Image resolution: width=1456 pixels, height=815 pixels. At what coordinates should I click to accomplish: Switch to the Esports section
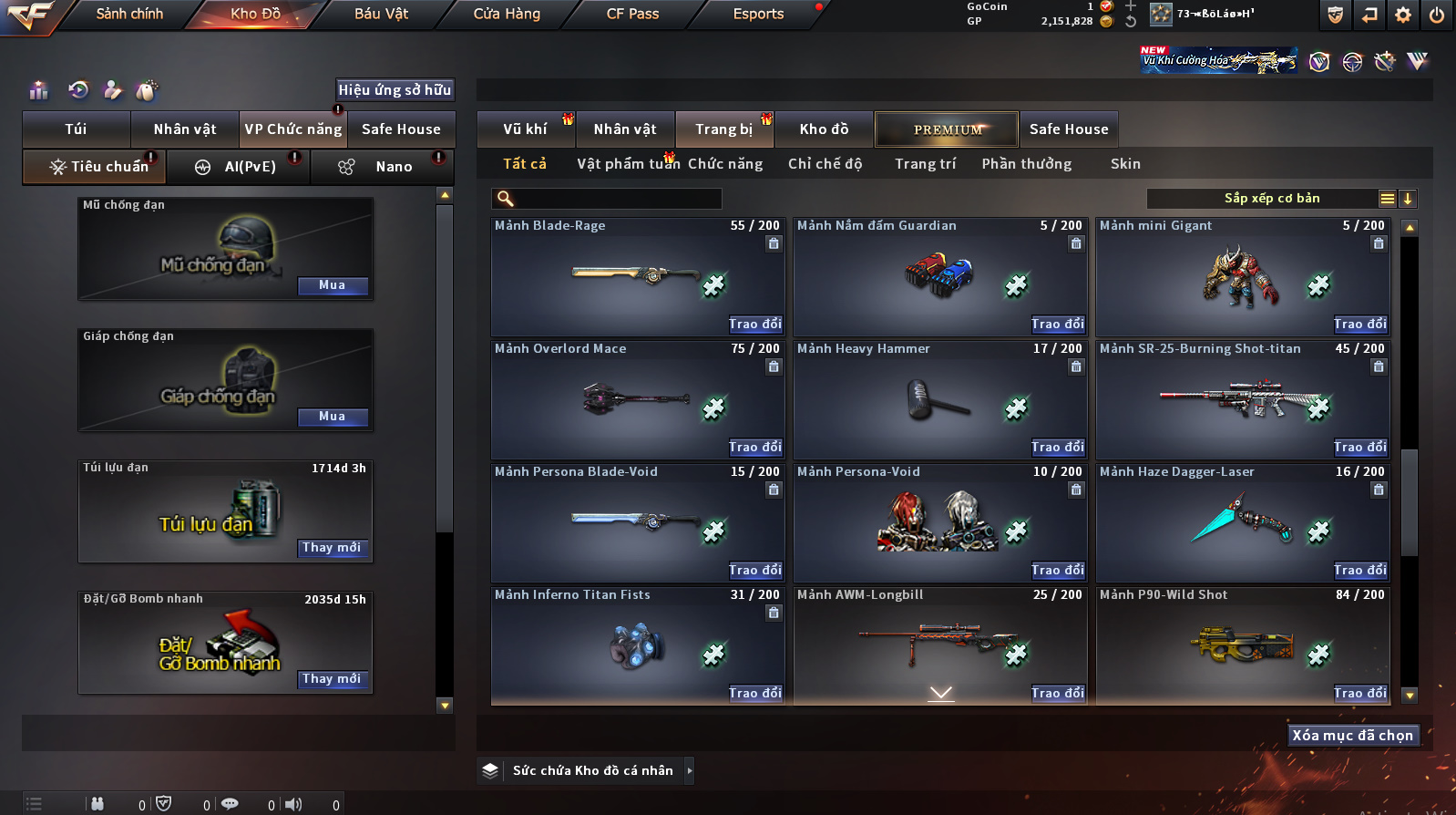pyautogui.click(x=758, y=14)
